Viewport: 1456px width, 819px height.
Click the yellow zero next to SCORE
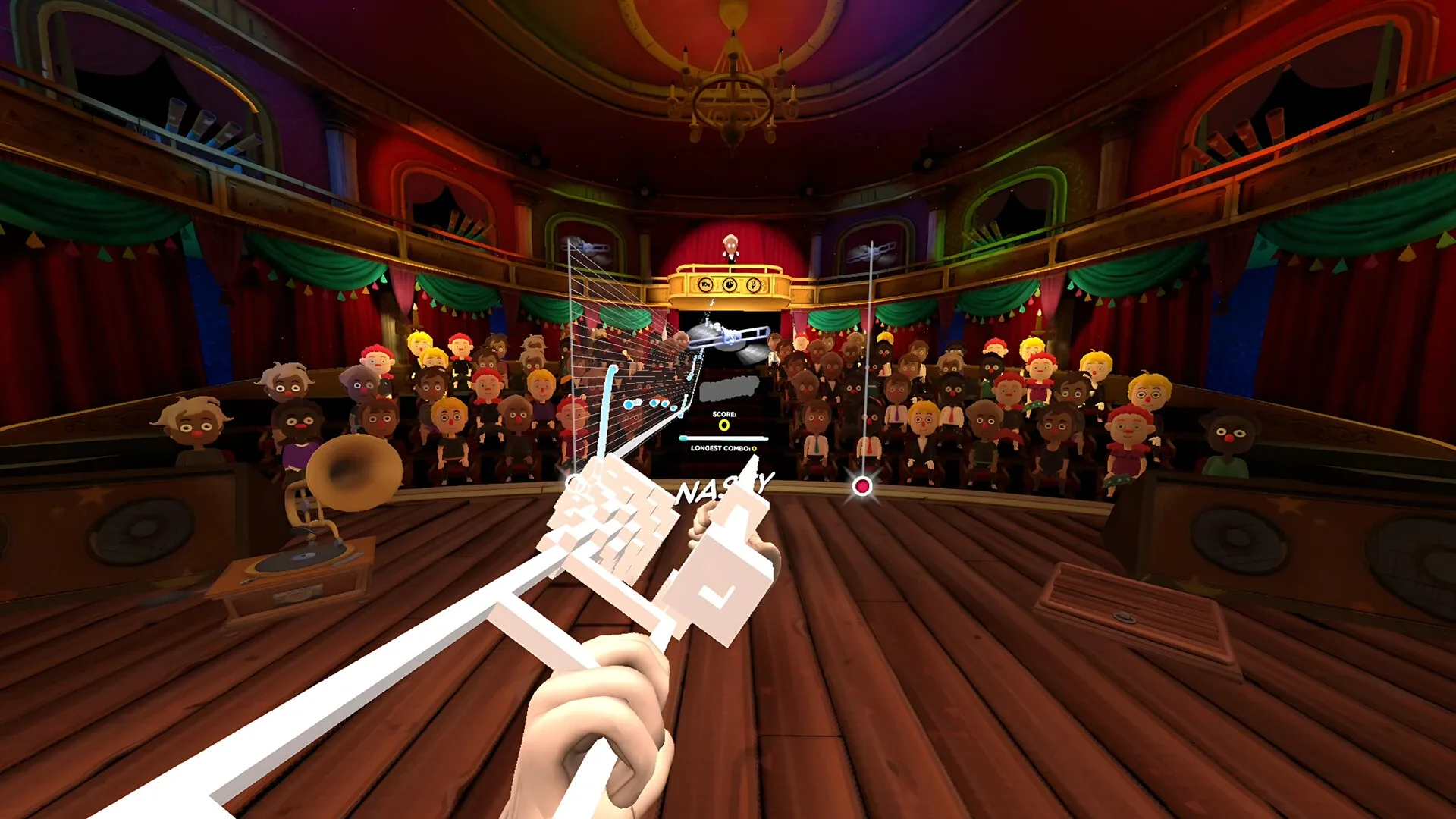724,426
